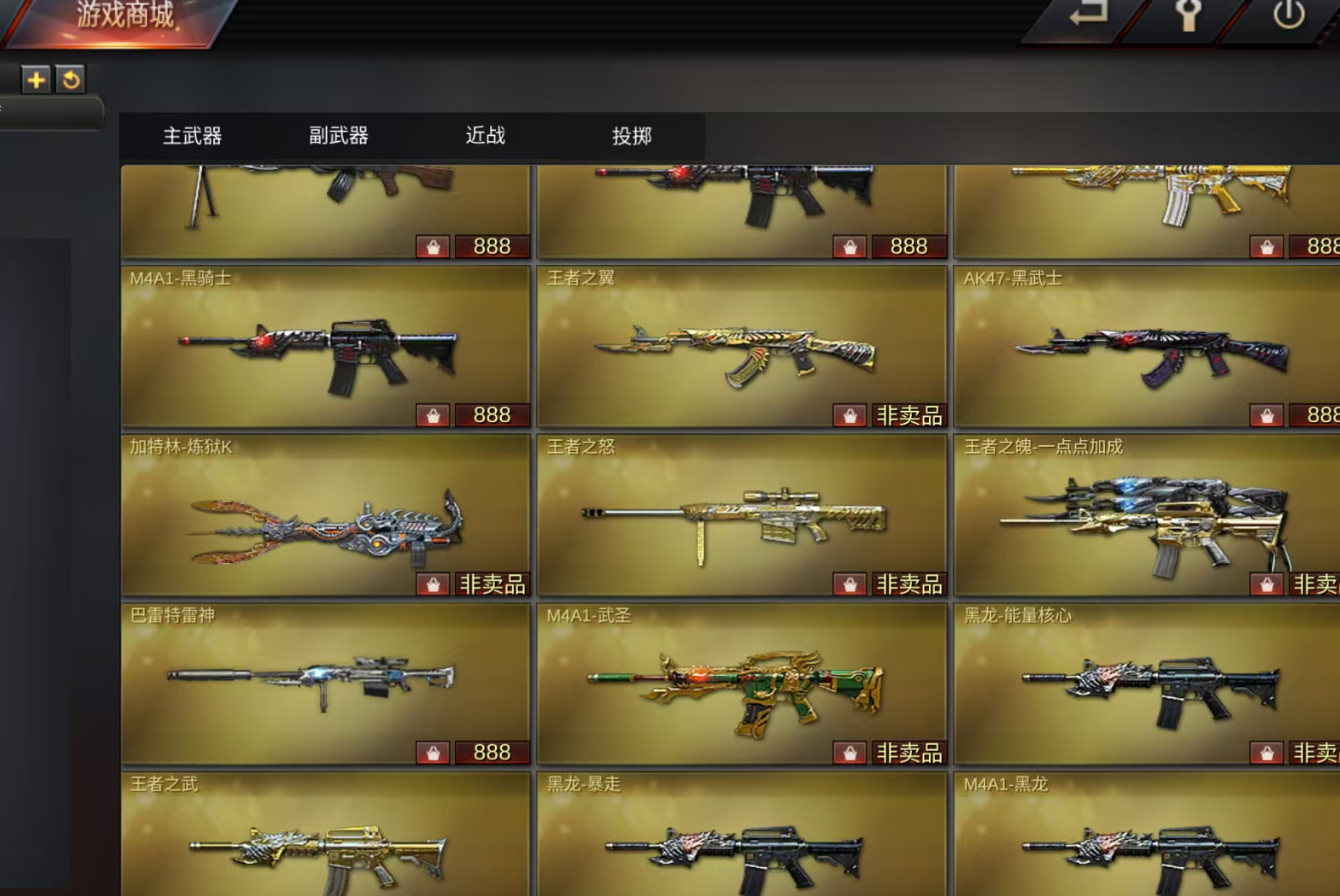Switch to the 副武器 tab
The image size is (1340, 896).
[x=338, y=136]
